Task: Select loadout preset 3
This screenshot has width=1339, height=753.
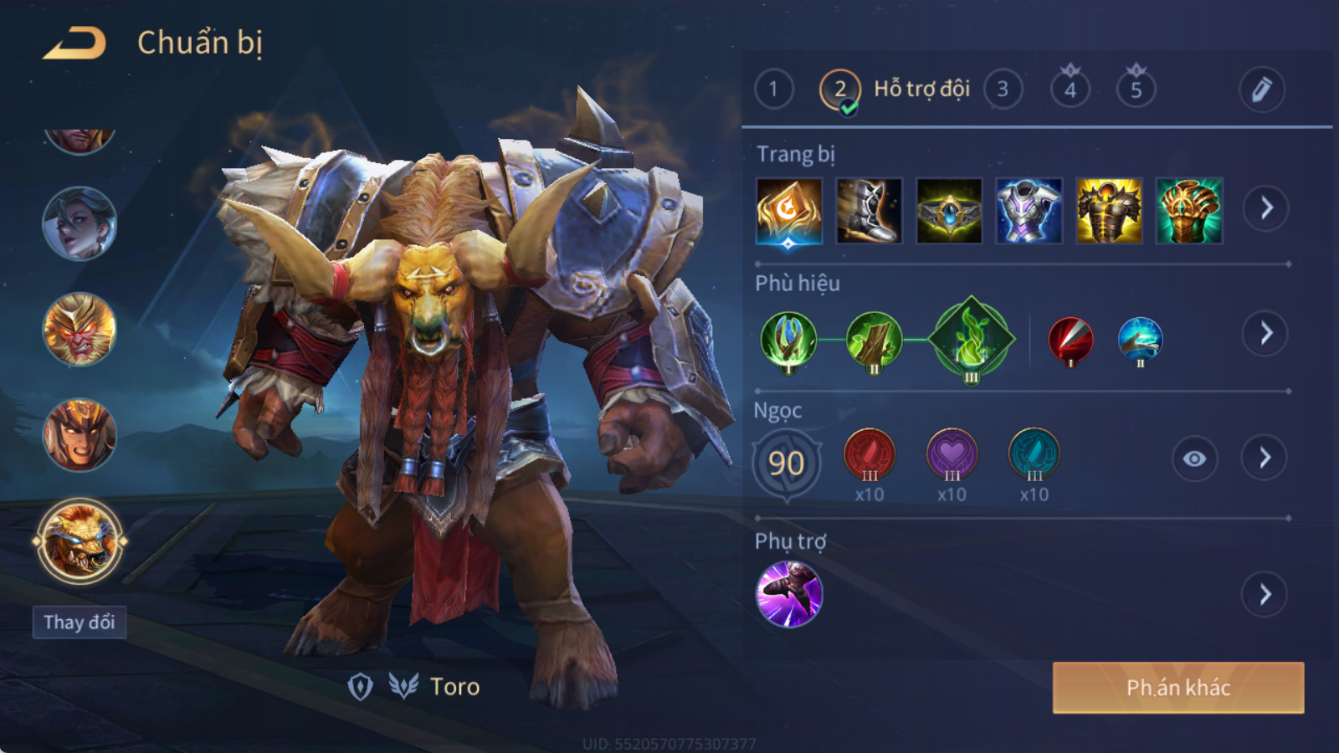Action: (1003, 90)
